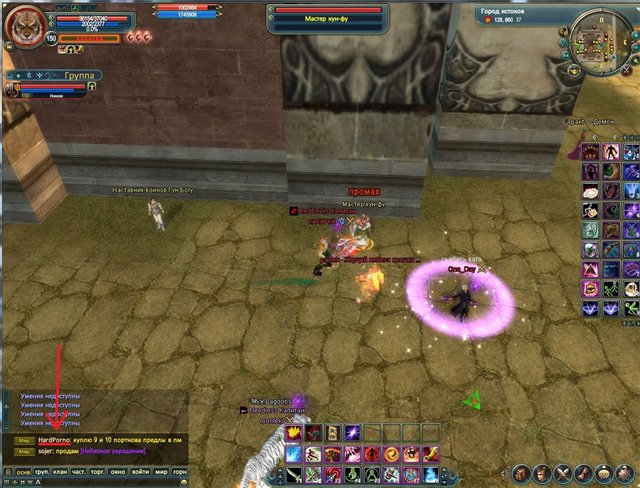Open the 'Группа' party panel header

pyautogui.click(x=50, y=74)
